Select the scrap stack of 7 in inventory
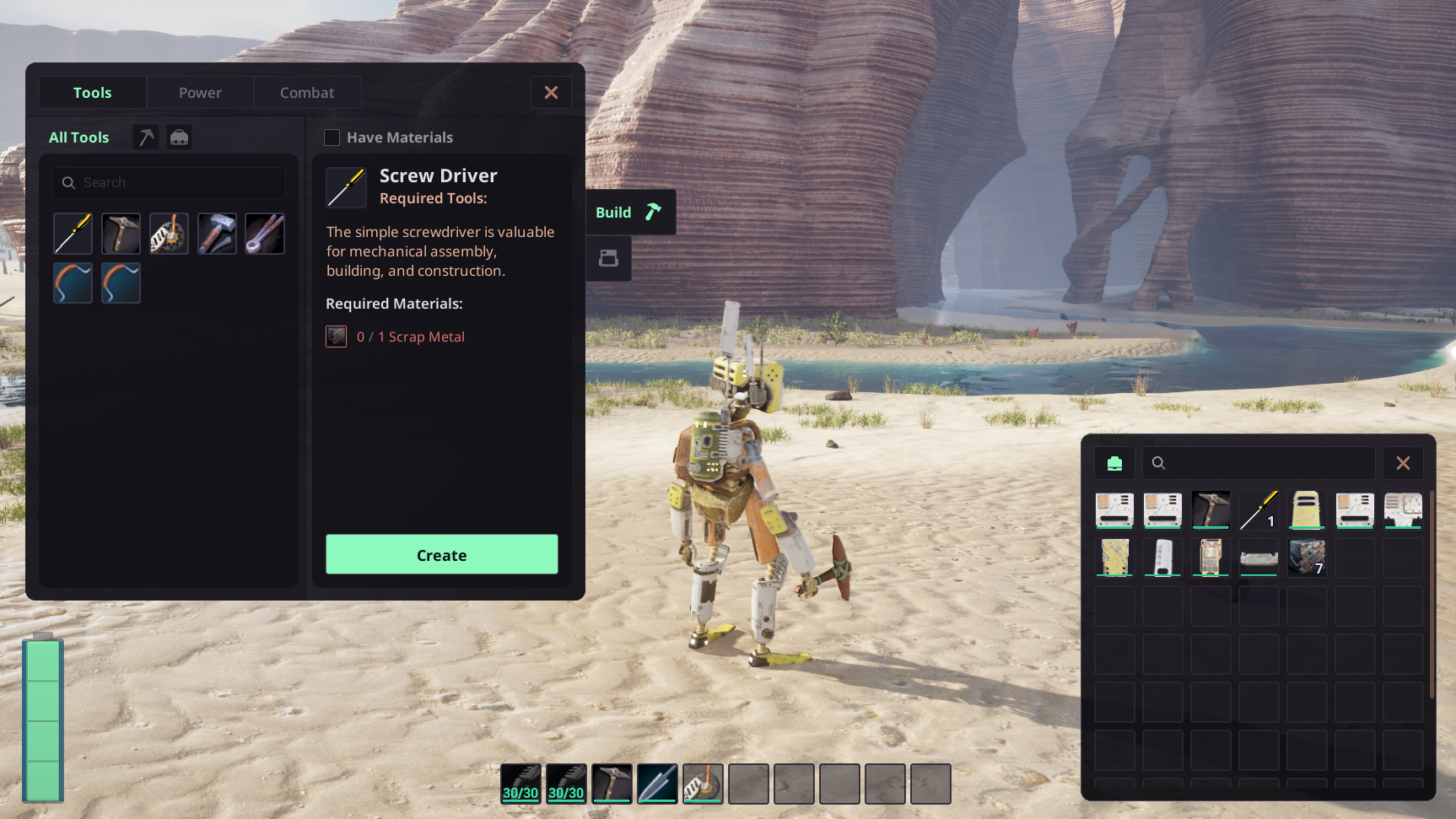Viewport: 1456px width, 819px height. coord(1307,558)
